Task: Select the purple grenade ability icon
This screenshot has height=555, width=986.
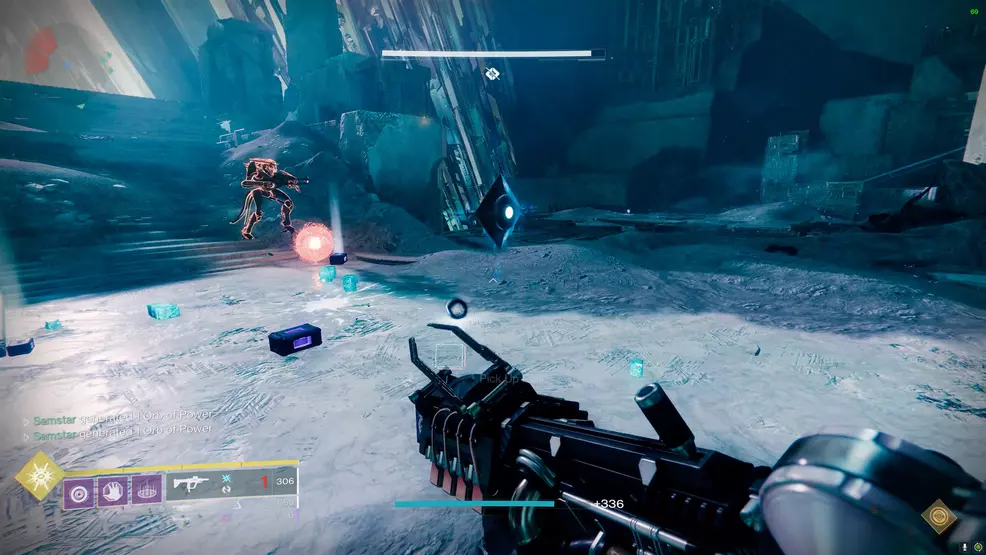Action: point(78,491)
